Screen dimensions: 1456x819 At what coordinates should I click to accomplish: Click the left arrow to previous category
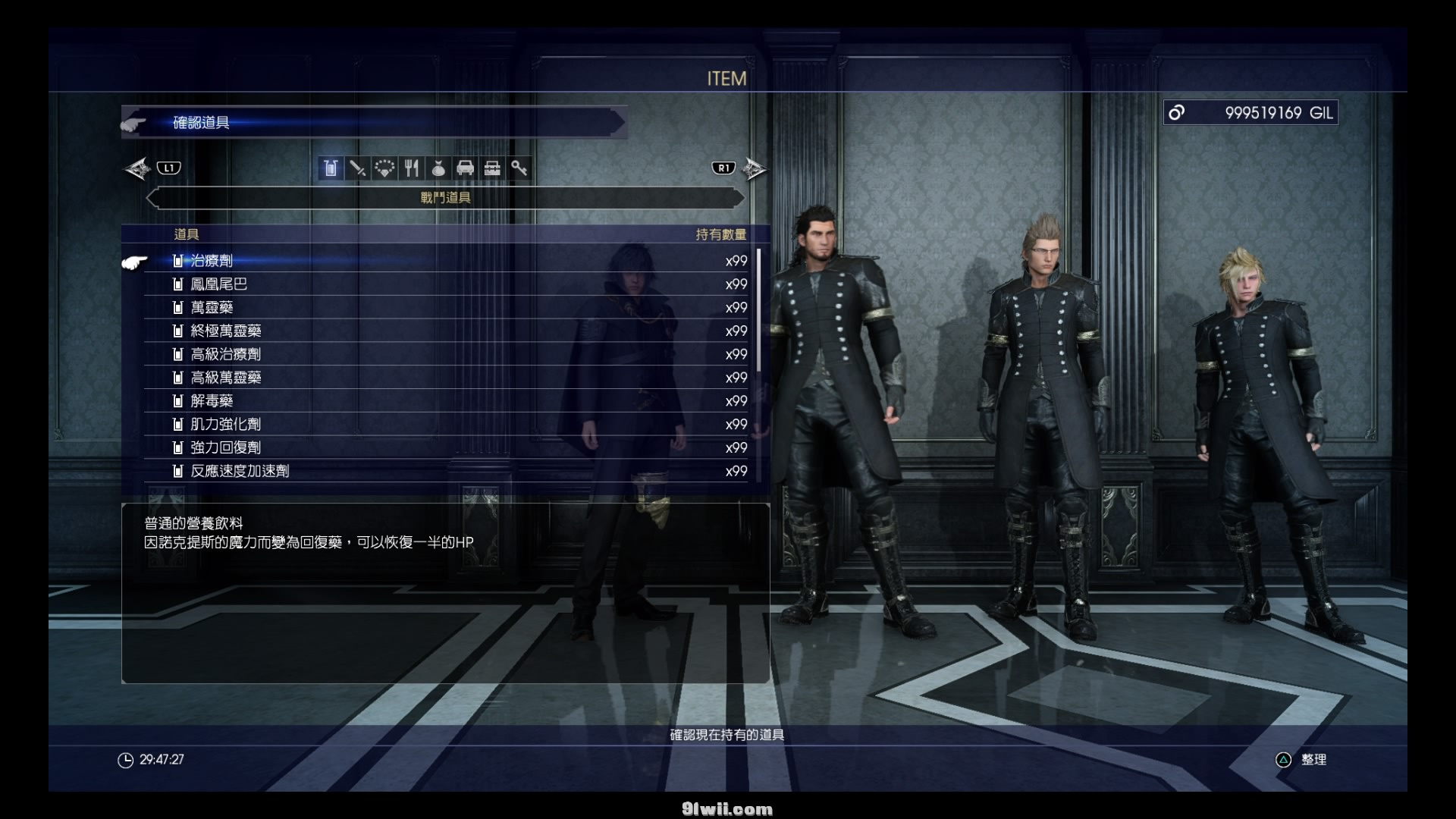[x=138, y=168]
